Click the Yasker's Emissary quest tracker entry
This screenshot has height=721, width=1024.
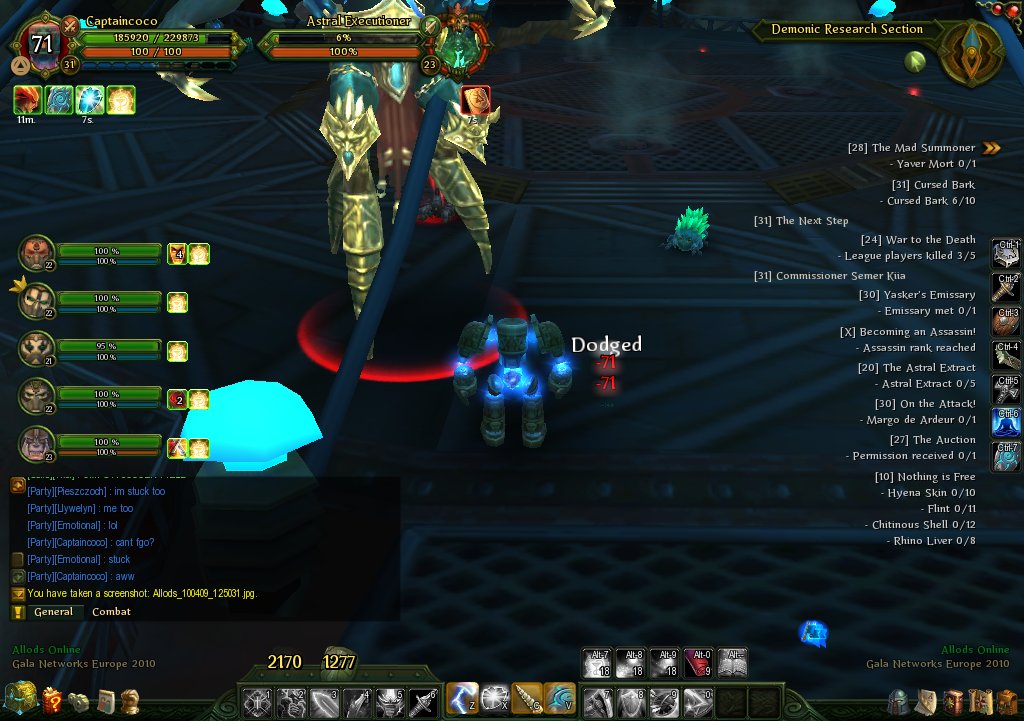(x=916, y=295)
